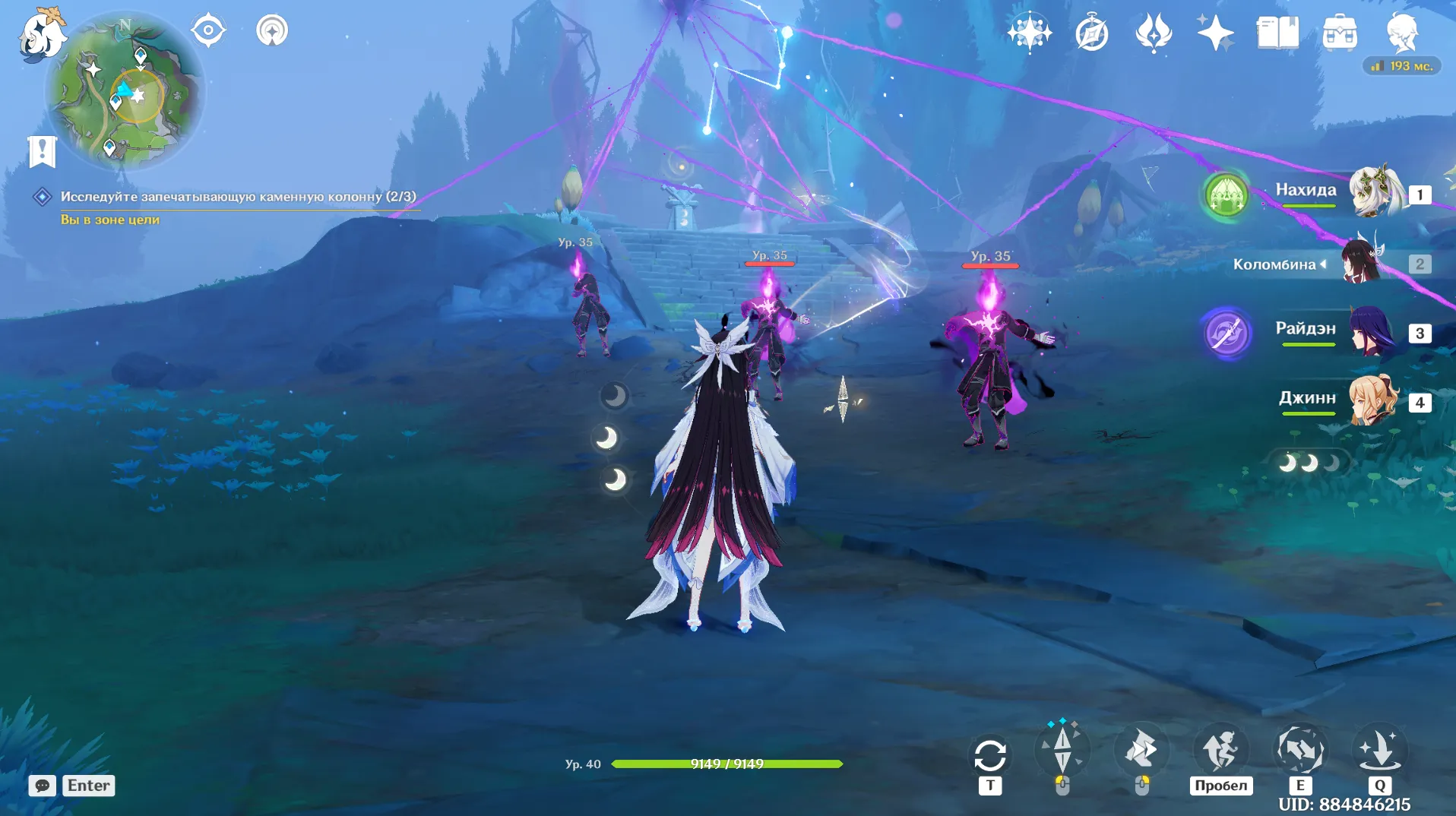The width and height of the screenshot is (1456, 816).
Task: Click the party swap icon labeled T
Action: tap(989, 754)
